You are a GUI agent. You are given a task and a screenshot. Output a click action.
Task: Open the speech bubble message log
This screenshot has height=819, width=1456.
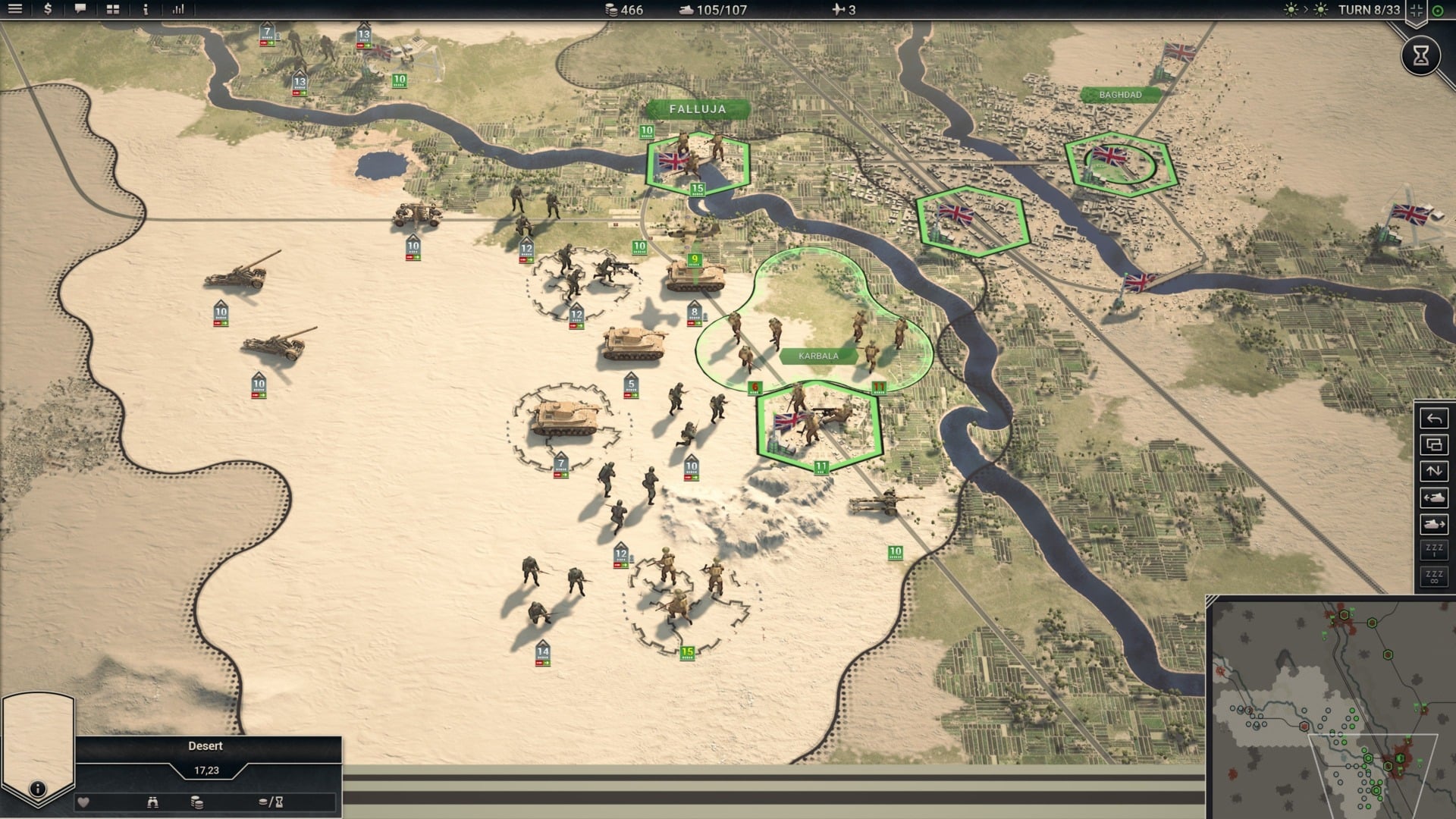point(80,9)
